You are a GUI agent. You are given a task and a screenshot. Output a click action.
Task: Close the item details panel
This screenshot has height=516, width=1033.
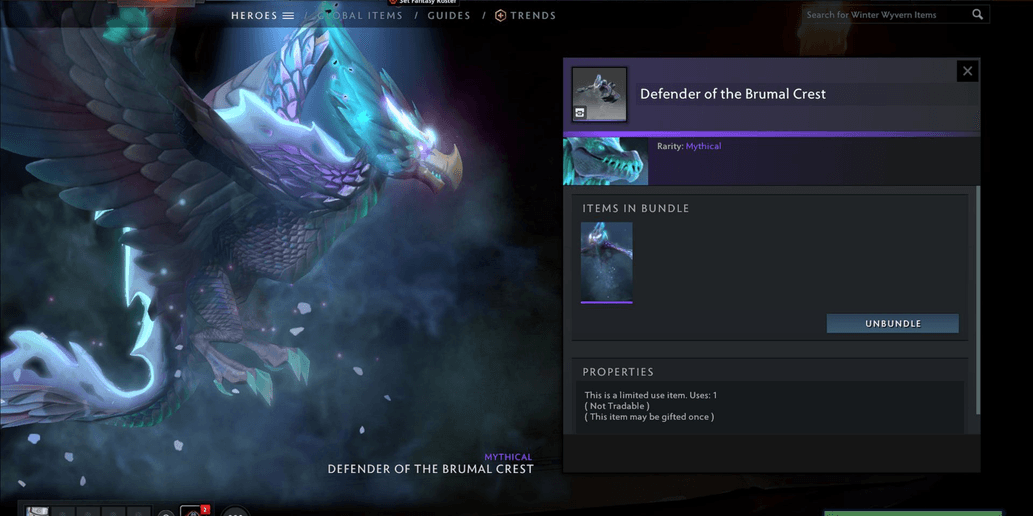pos(967,71)
